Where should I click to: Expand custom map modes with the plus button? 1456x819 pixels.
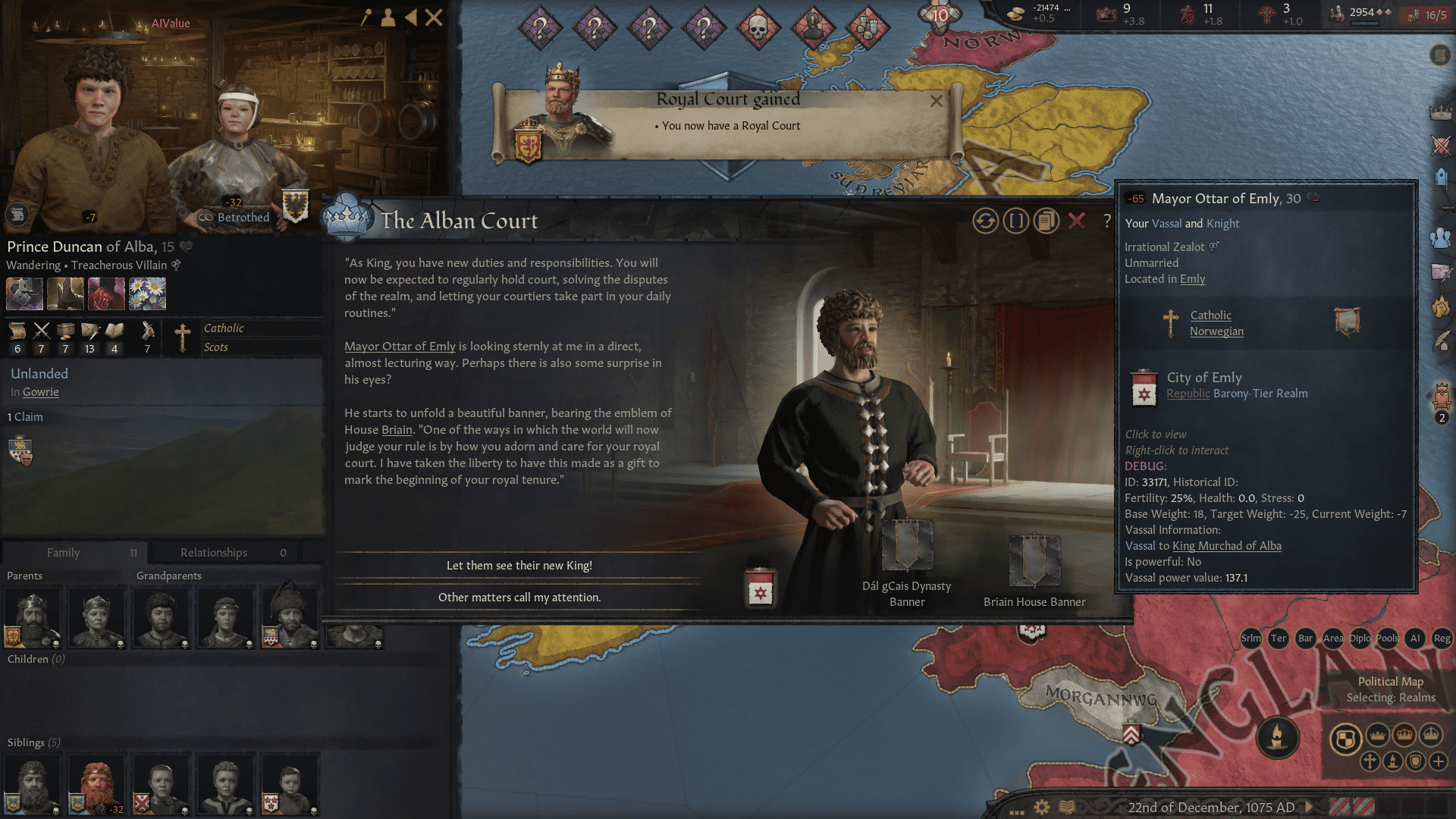[x=1439, y=761]
